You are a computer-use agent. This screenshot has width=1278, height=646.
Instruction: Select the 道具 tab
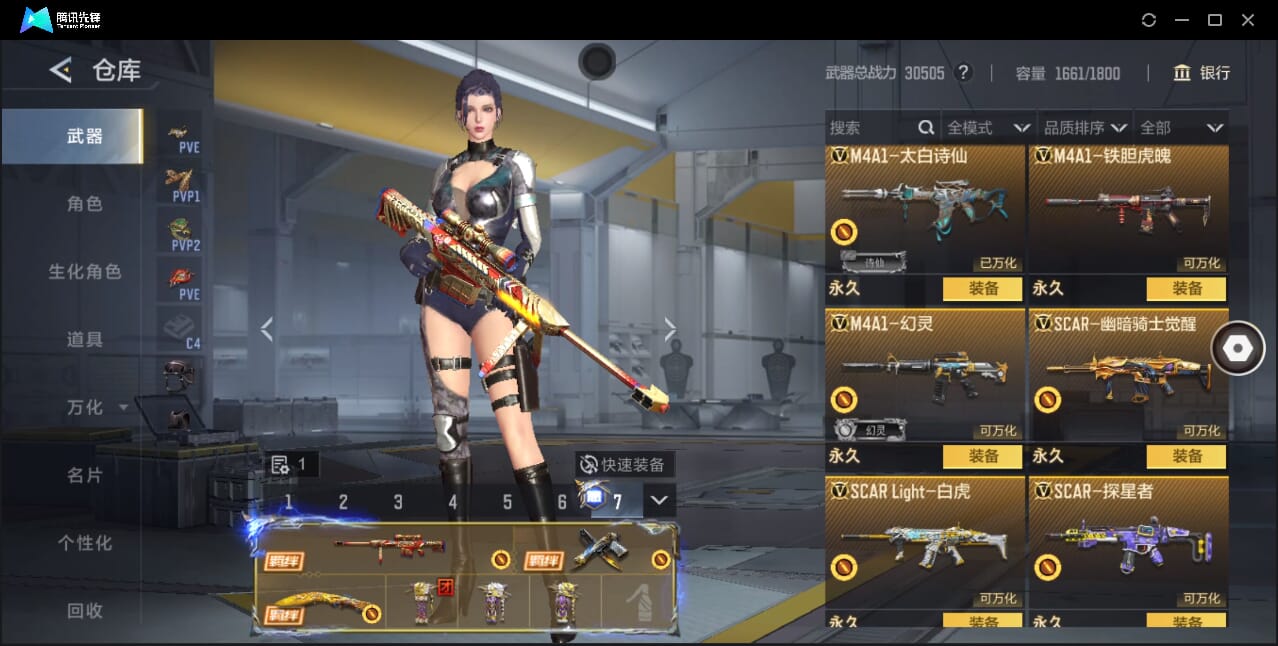(85, 340)
